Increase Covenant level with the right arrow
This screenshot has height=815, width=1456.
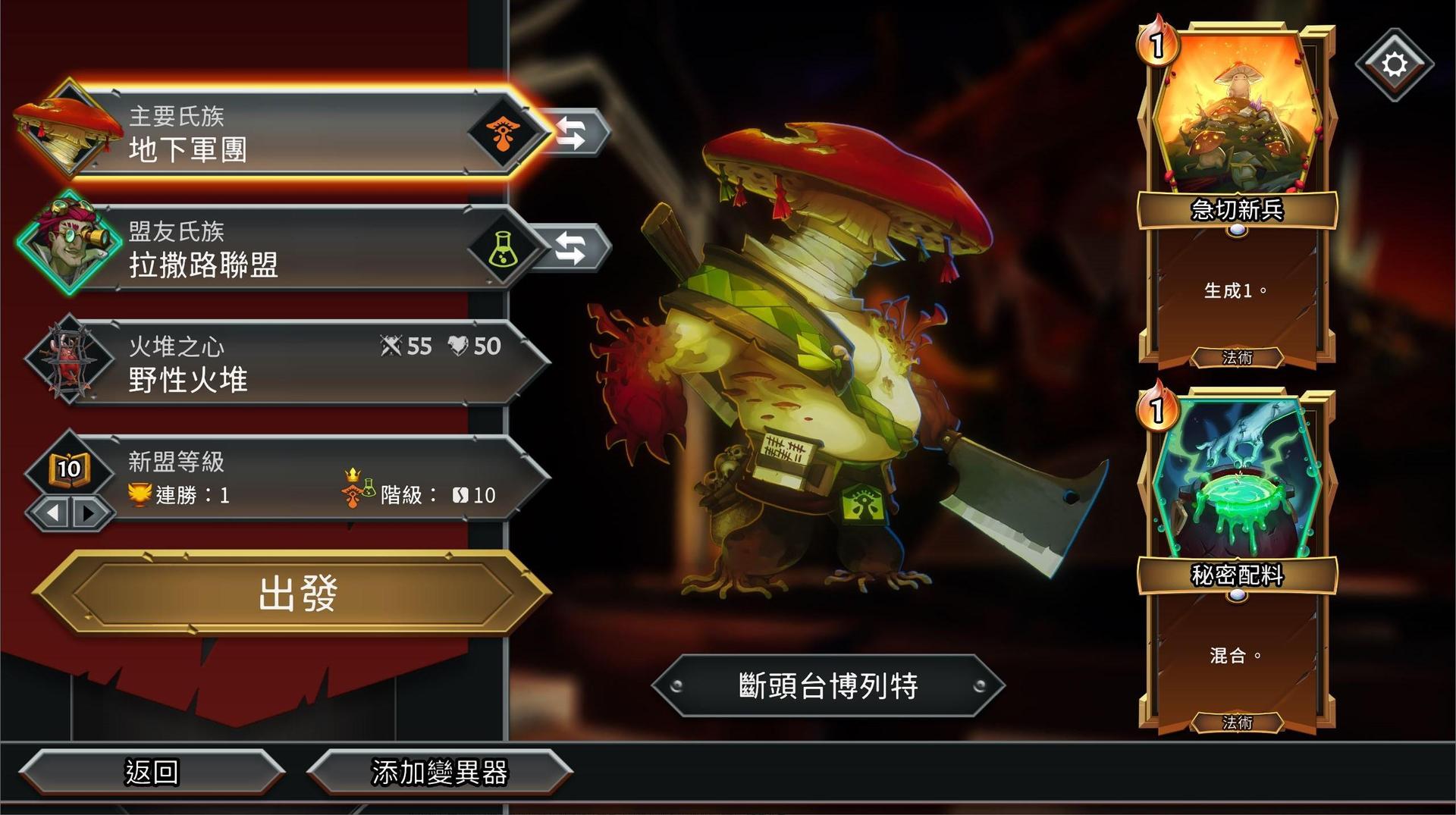[x=89, y=513]
